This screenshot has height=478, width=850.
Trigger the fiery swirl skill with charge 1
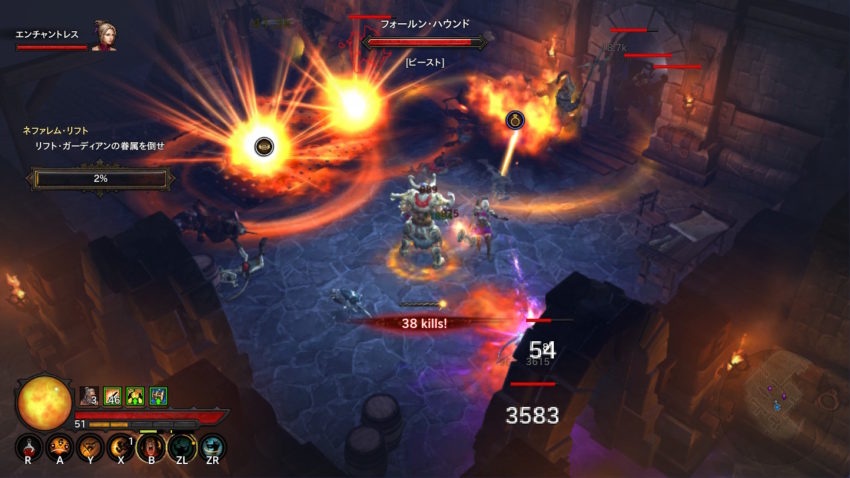tap(121, 447)
